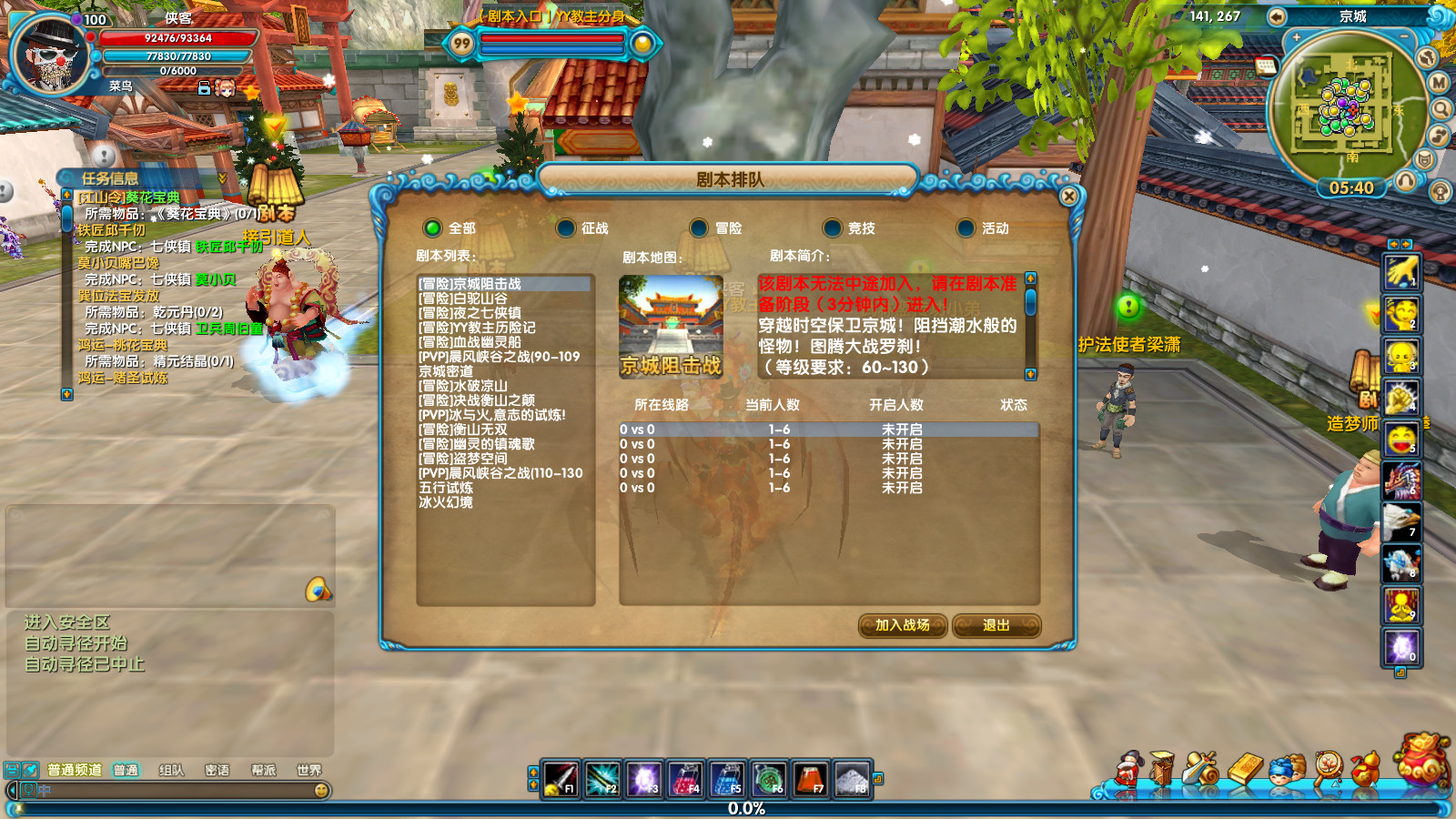Screen dimensions: 1456x819
Task: Click the minimap zoom-out minus control
Action: [1403, 35]
